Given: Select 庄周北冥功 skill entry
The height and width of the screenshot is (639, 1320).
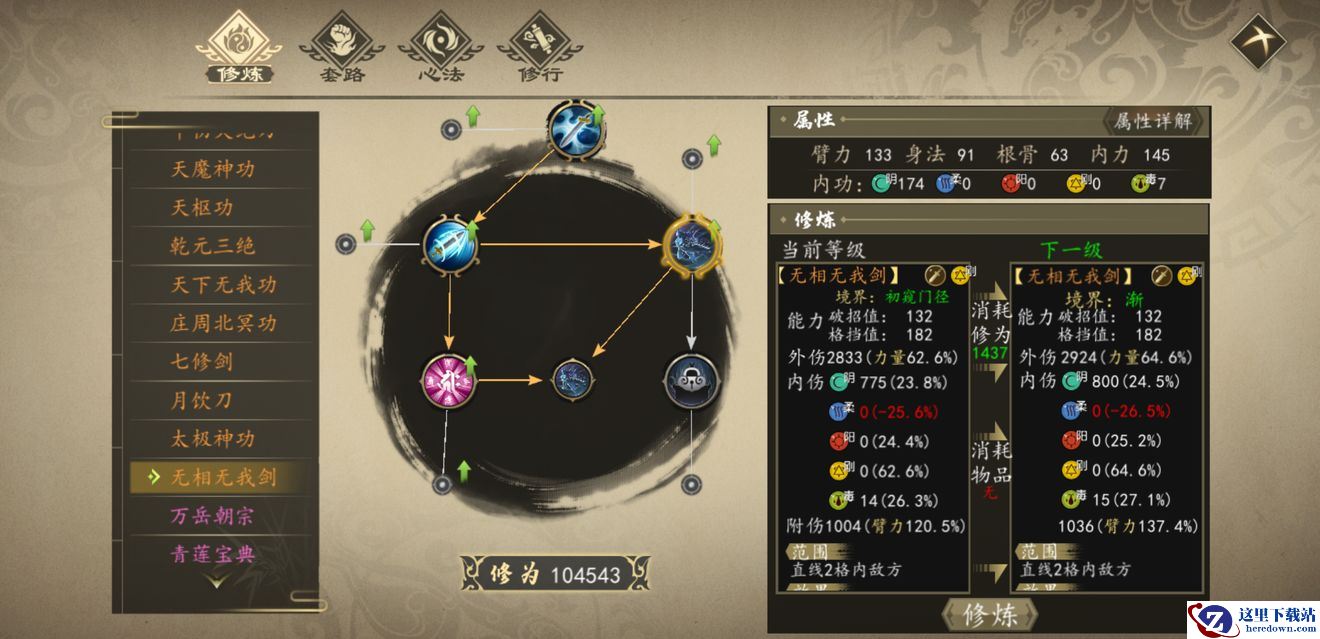Looking at the screenshot, I should (x=223, y=323).
